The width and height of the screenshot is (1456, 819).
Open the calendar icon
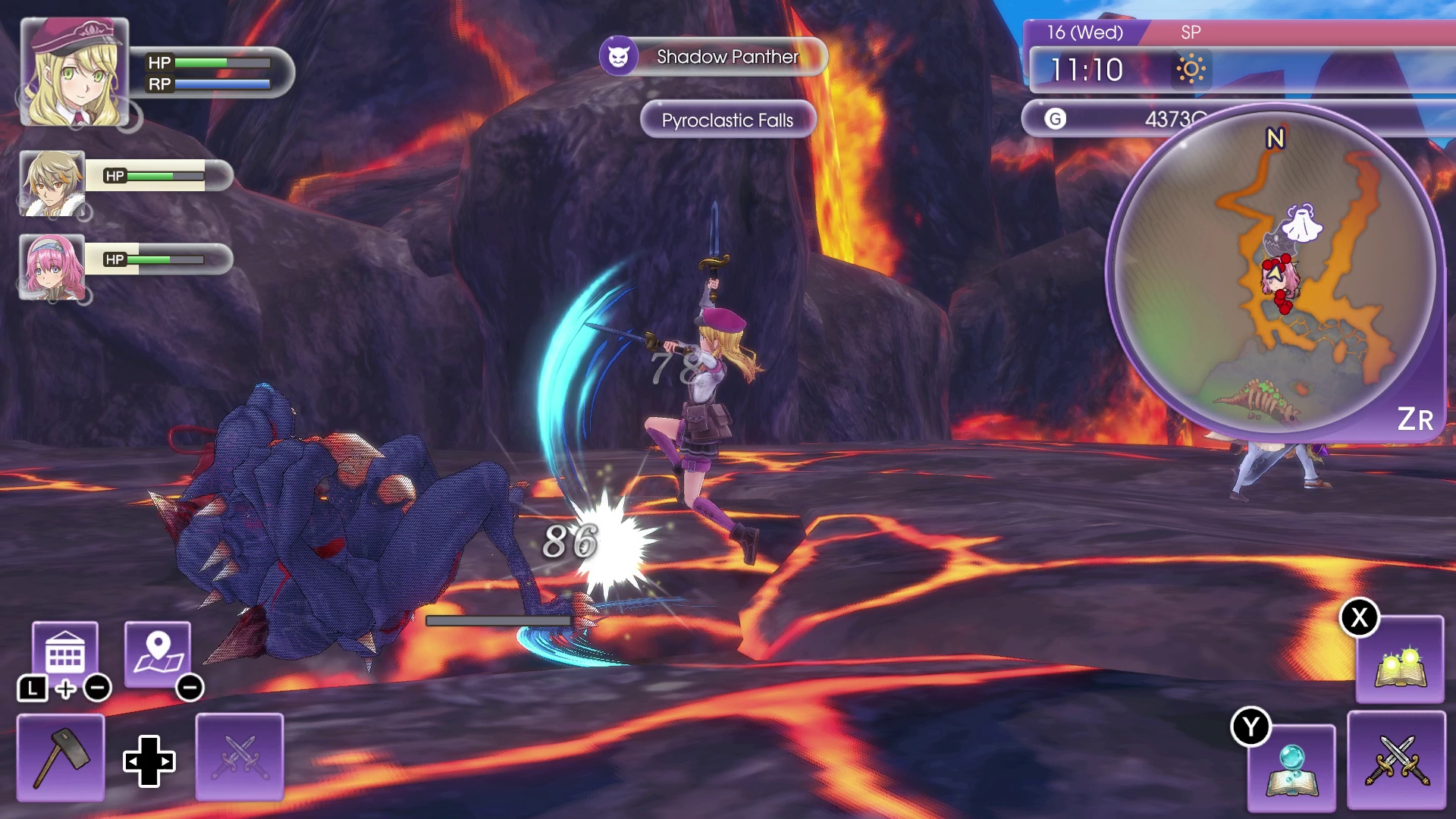65,653
